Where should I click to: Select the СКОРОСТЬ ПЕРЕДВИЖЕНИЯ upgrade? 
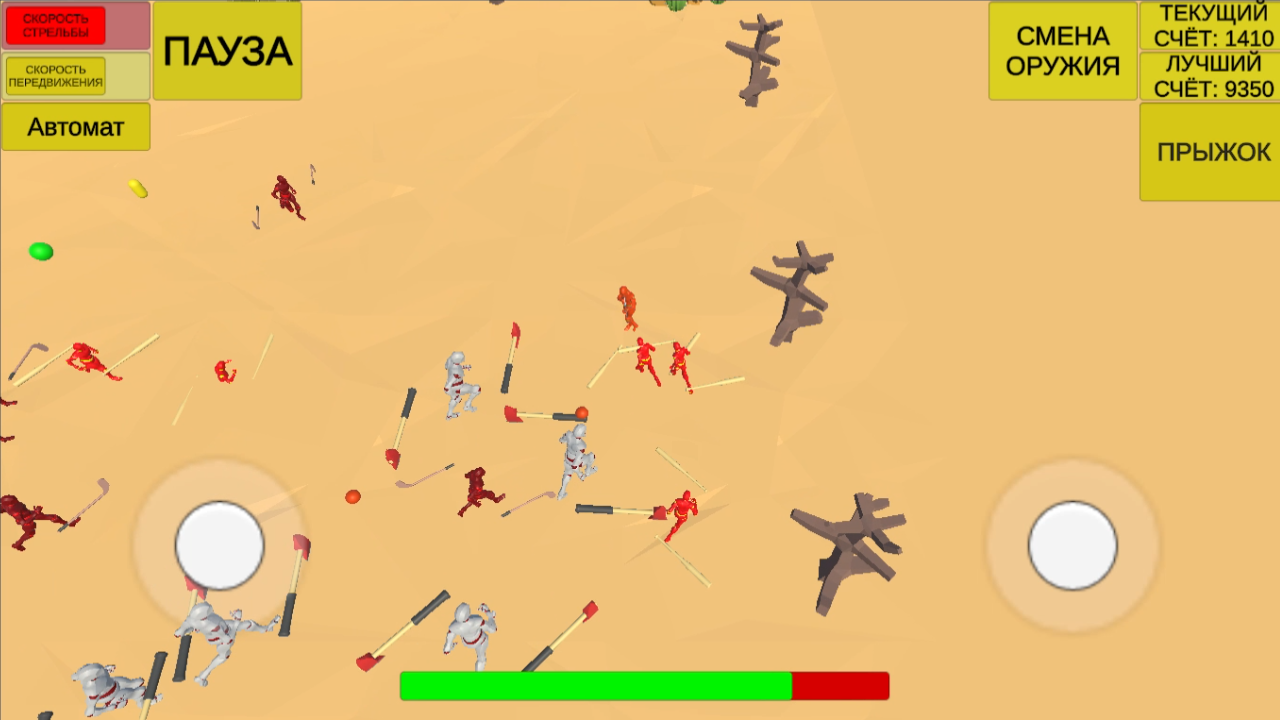pyautogui.click(x=55, y=77)
